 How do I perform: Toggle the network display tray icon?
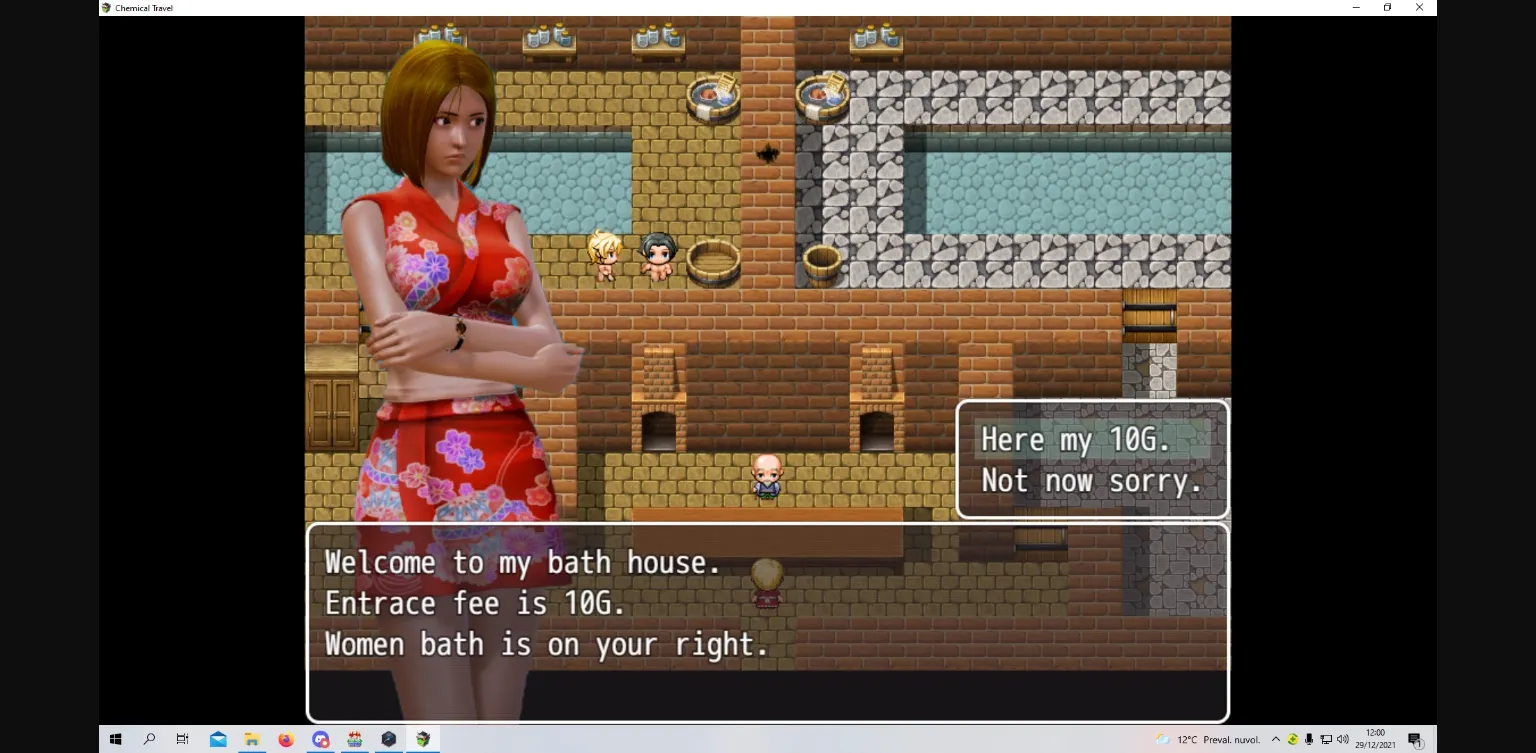[1326, 740]
